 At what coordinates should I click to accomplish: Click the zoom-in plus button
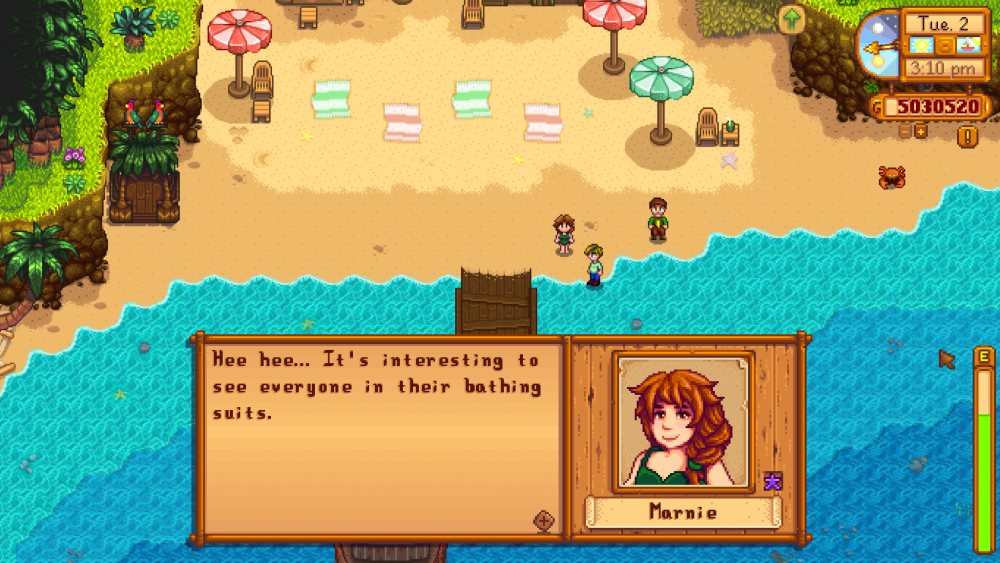click(920, 131)
